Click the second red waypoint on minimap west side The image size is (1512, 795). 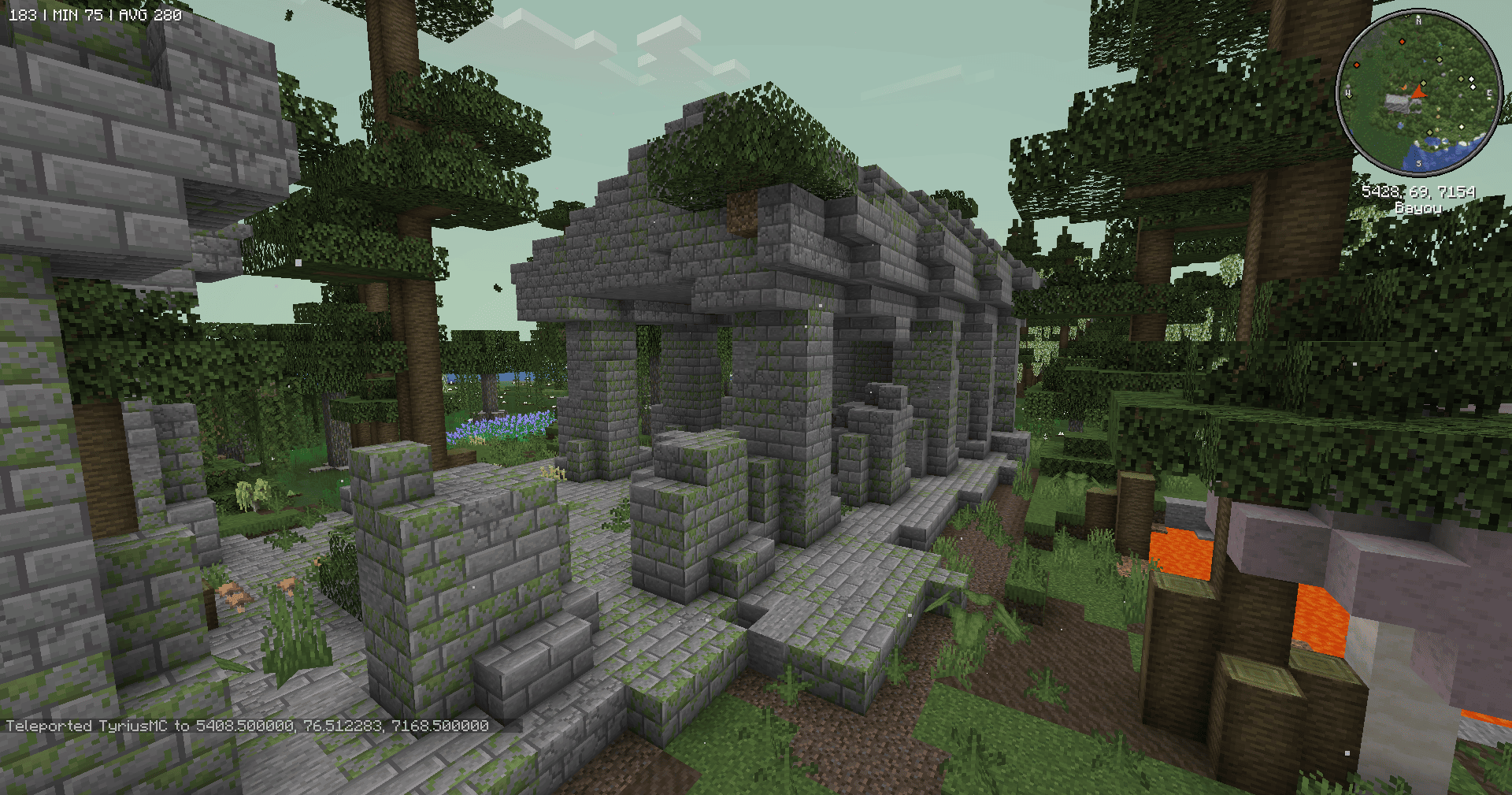(1358, 65)
